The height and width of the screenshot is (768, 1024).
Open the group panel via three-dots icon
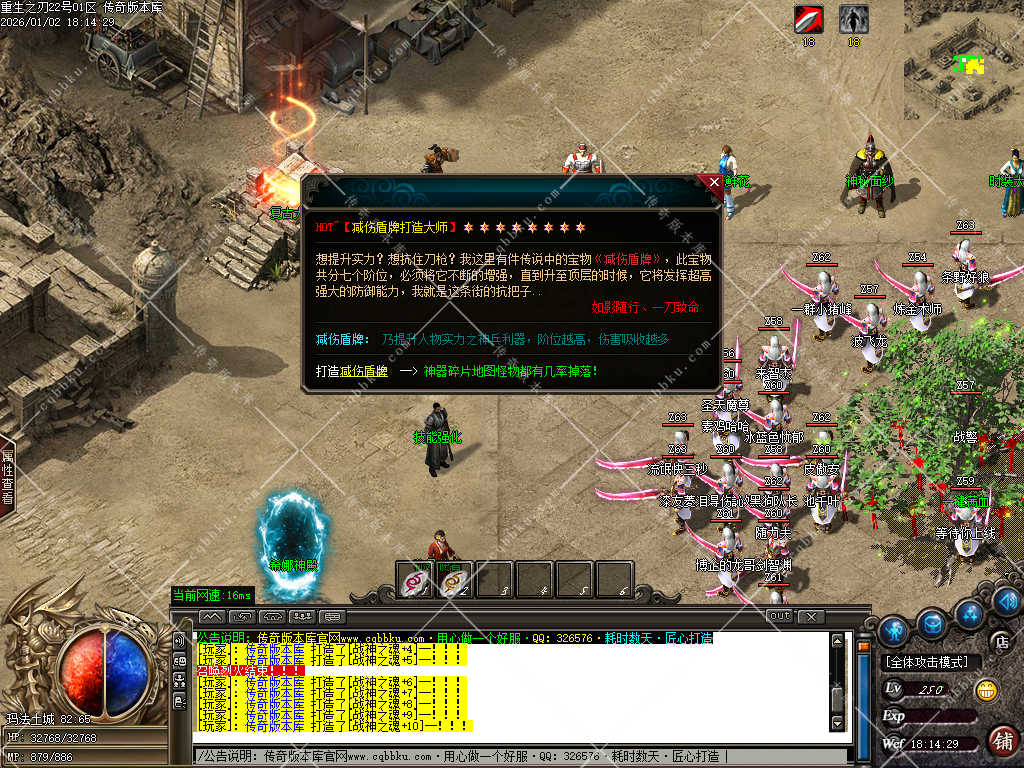click(970, 613)
